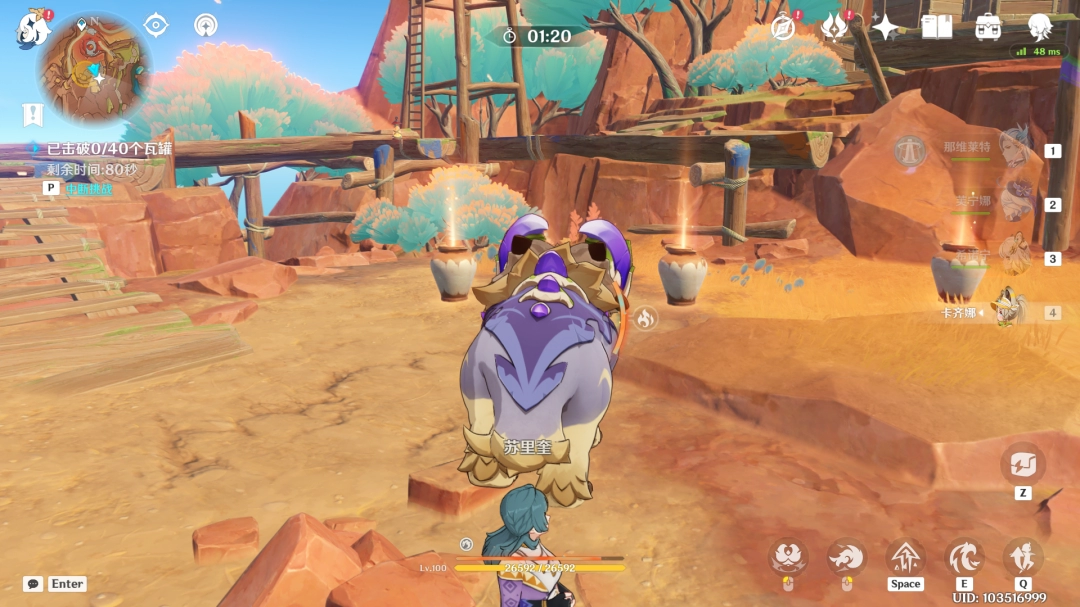Use the Elemental Skill icon labeled E
The image size is (1080, 607).
(x=964, y=557)
